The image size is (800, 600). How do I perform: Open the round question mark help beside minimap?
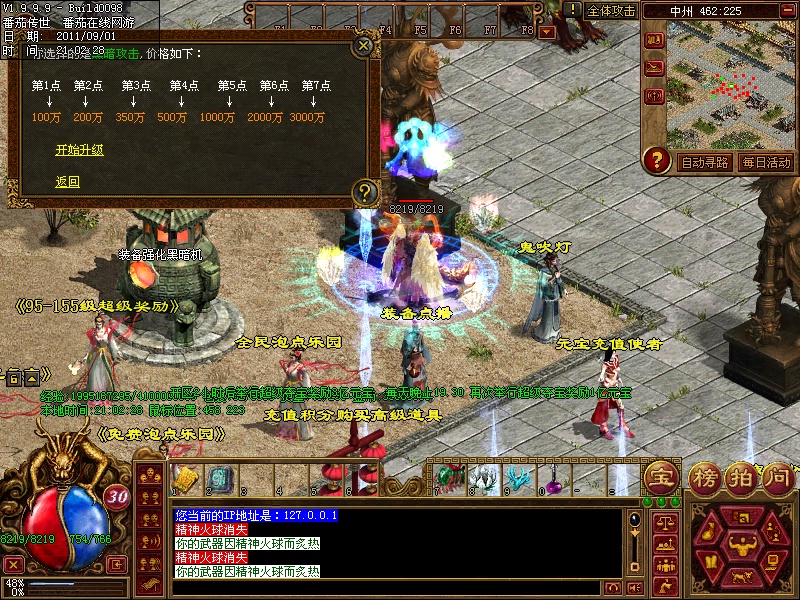657,159
